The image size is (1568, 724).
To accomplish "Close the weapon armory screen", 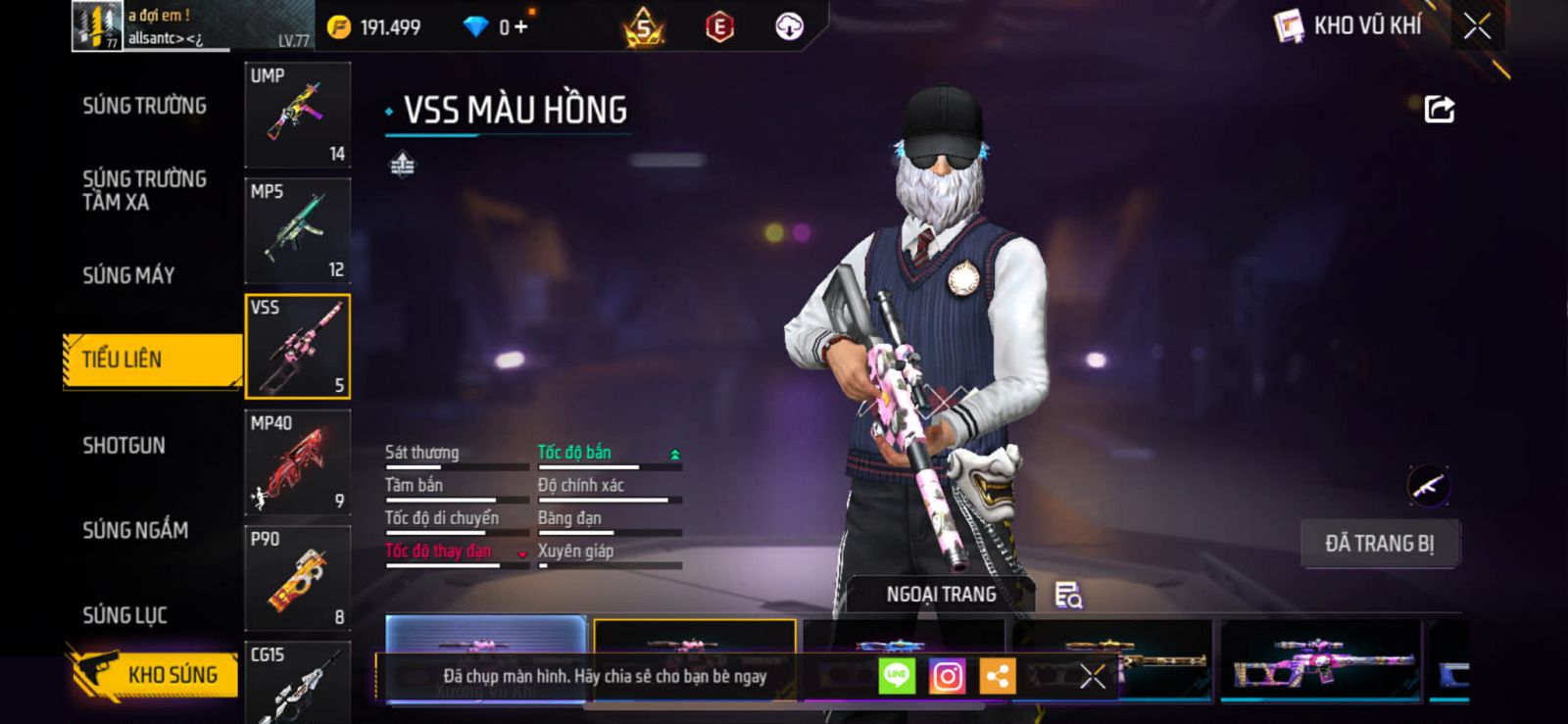I will (x=1477, y=26).
